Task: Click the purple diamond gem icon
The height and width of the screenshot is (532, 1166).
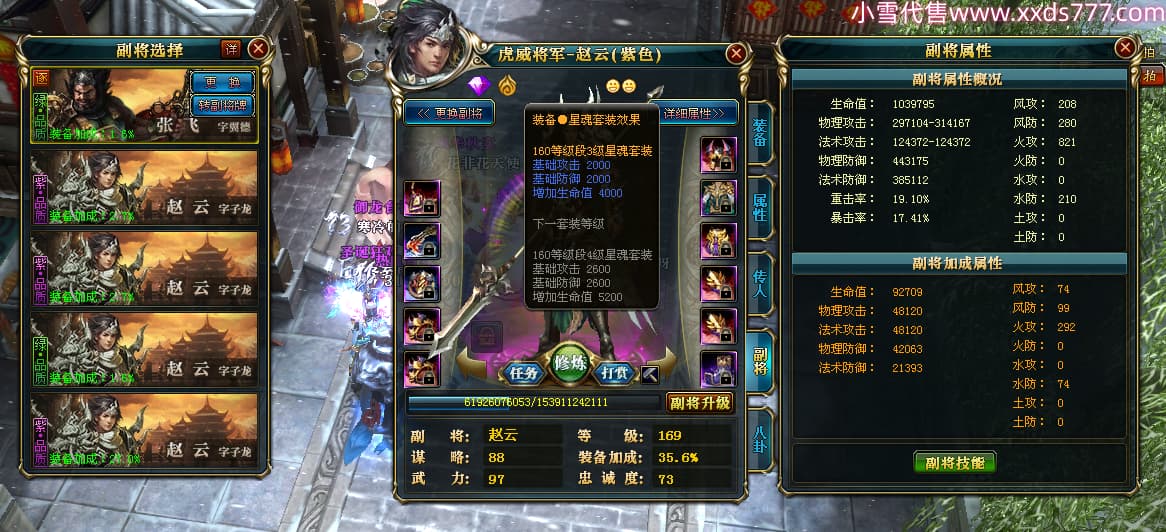Action: [x=477, y=84]
